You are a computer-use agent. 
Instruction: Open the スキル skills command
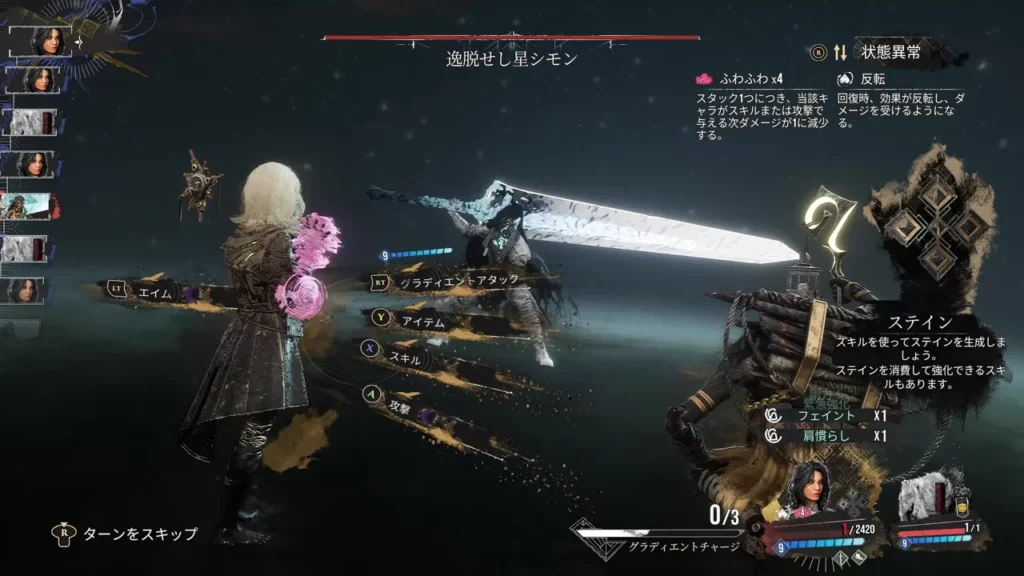pos(405,354)
